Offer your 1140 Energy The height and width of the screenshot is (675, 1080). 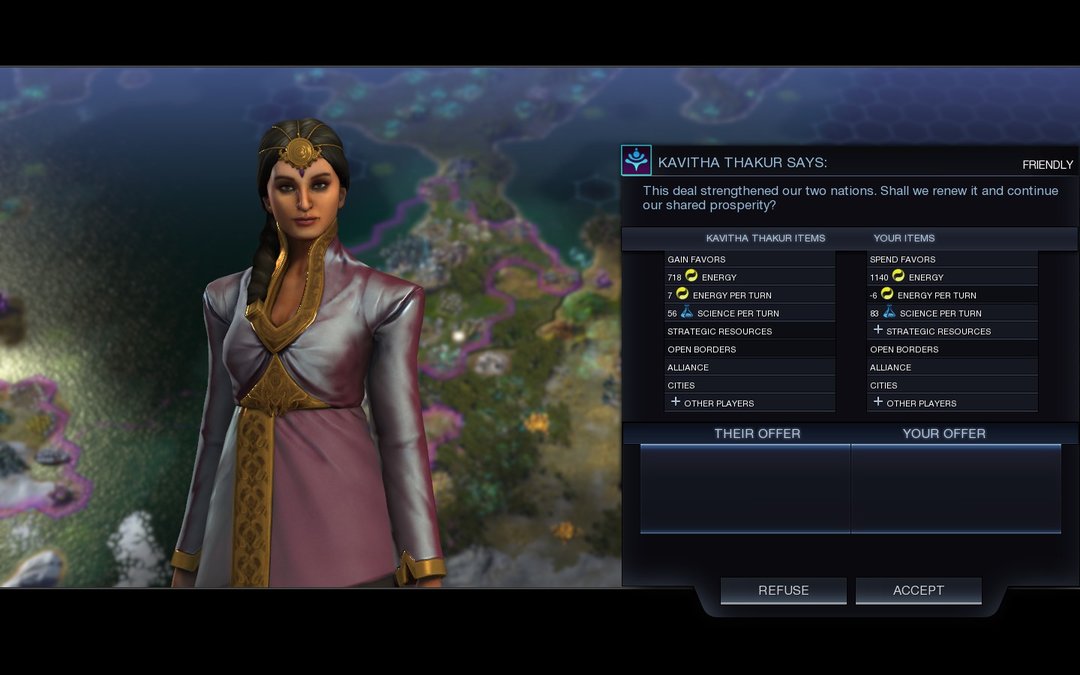(951, 277)
